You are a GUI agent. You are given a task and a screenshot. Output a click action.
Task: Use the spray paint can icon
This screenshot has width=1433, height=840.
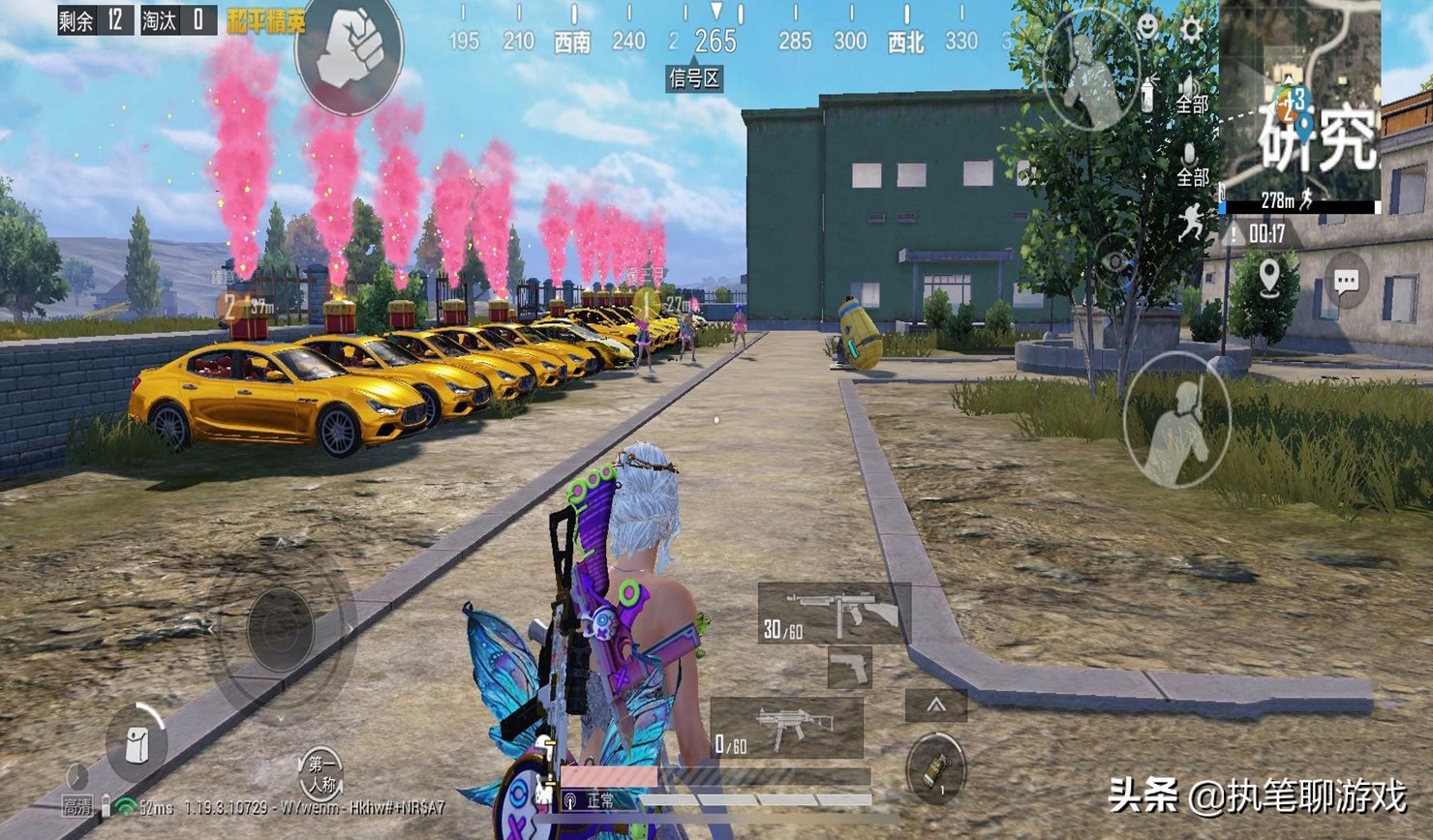tap(1148, 93)
